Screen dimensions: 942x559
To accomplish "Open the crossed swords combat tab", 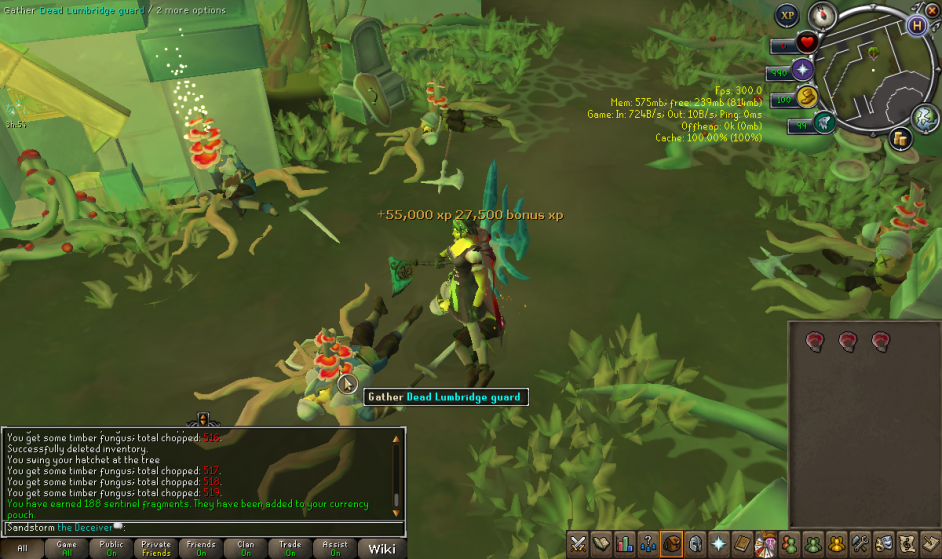I will click(x=578, y=544).
